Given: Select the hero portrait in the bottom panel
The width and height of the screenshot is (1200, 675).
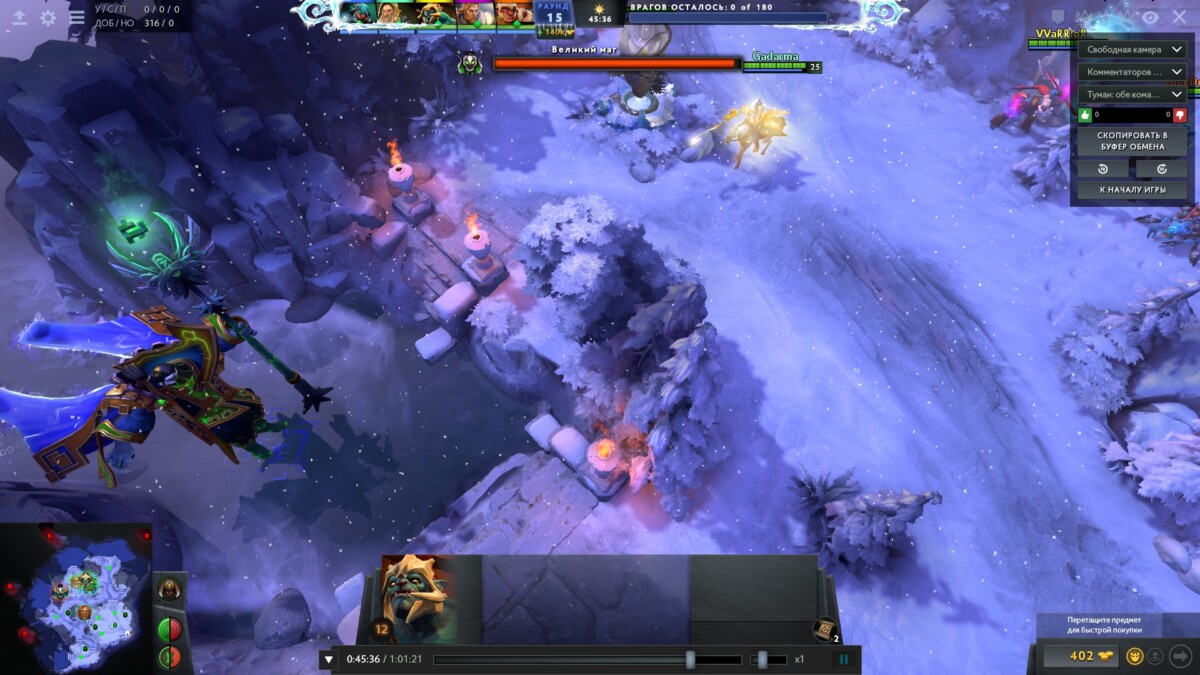Looking at the screenshot, I should pyautogui.click(x=418, y=598).
